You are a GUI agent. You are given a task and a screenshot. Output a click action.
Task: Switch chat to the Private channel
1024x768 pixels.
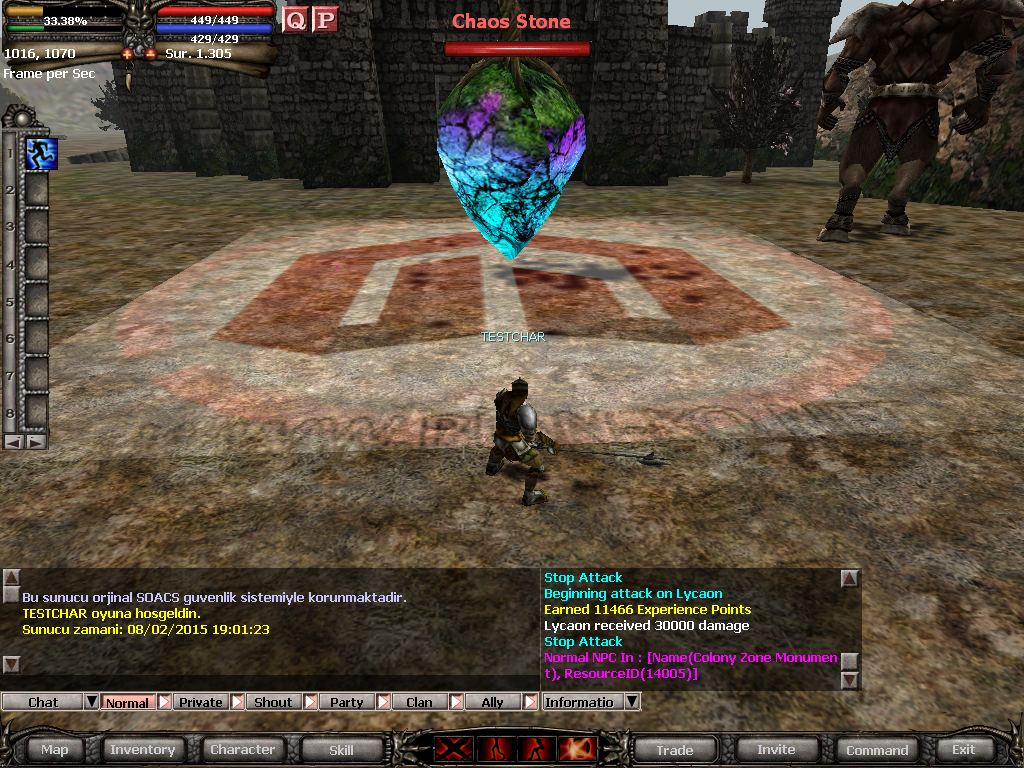[x=201, y=702]
